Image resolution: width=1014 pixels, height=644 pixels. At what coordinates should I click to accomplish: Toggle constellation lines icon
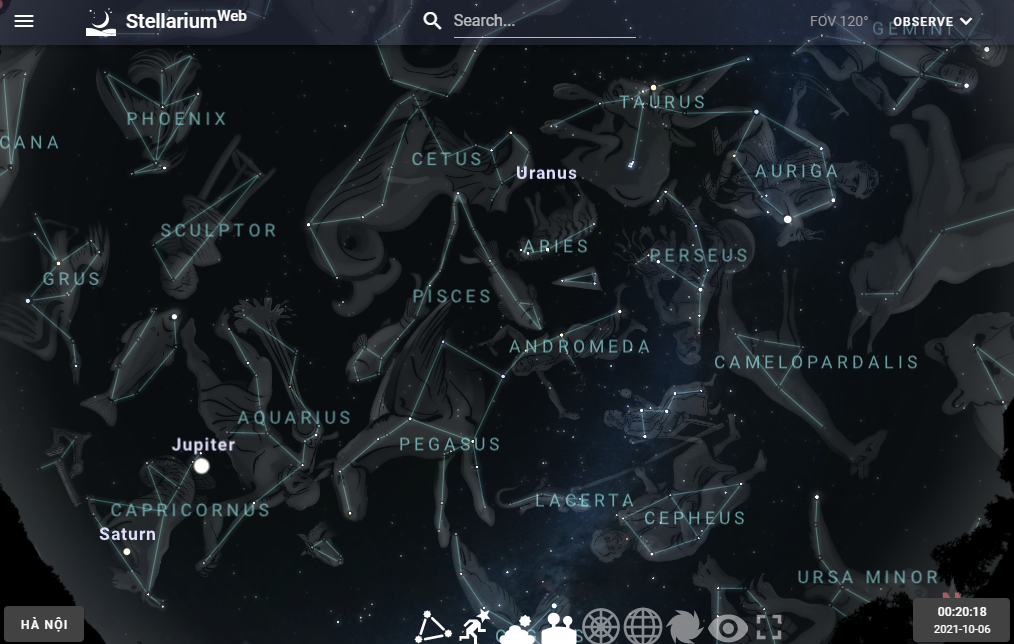(435, 628)
